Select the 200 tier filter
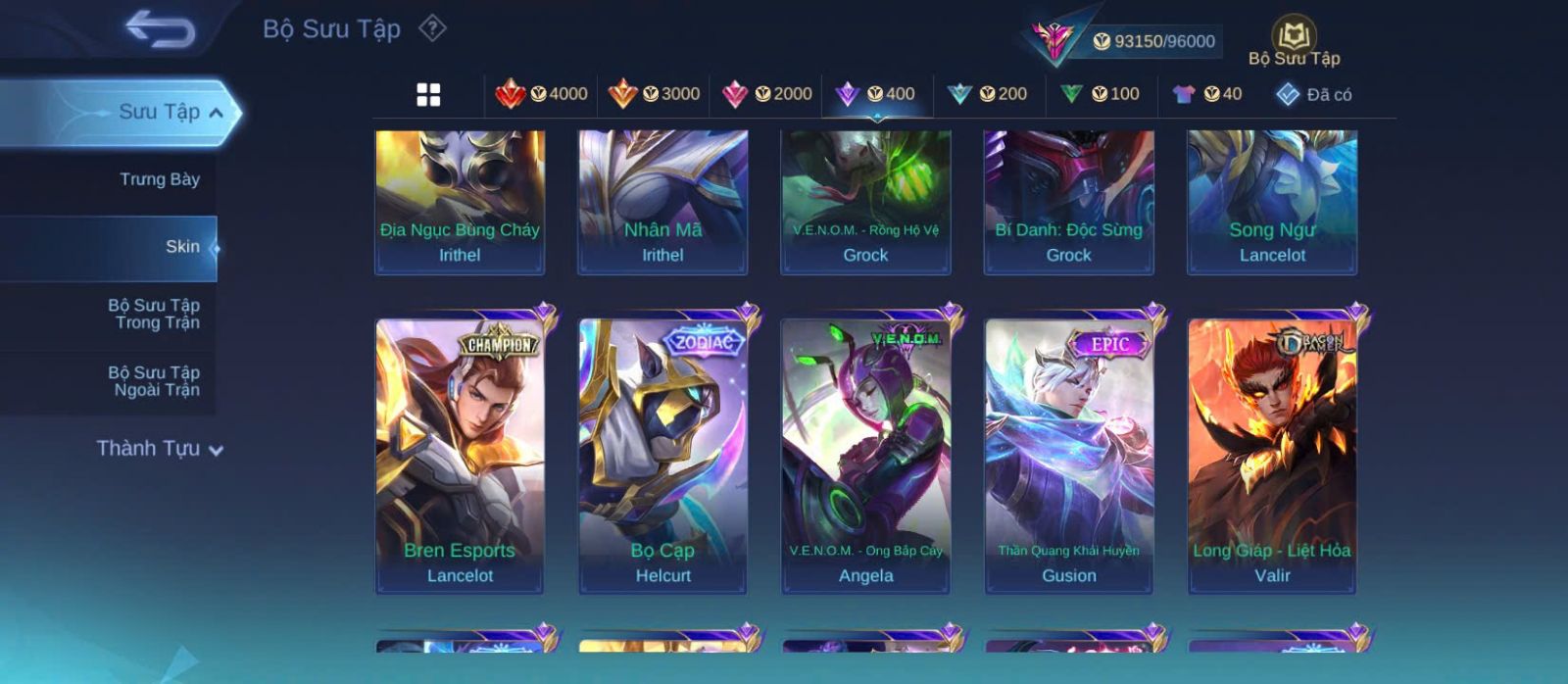This screenshot has height=684, width=1568. [x=987, y=94]
